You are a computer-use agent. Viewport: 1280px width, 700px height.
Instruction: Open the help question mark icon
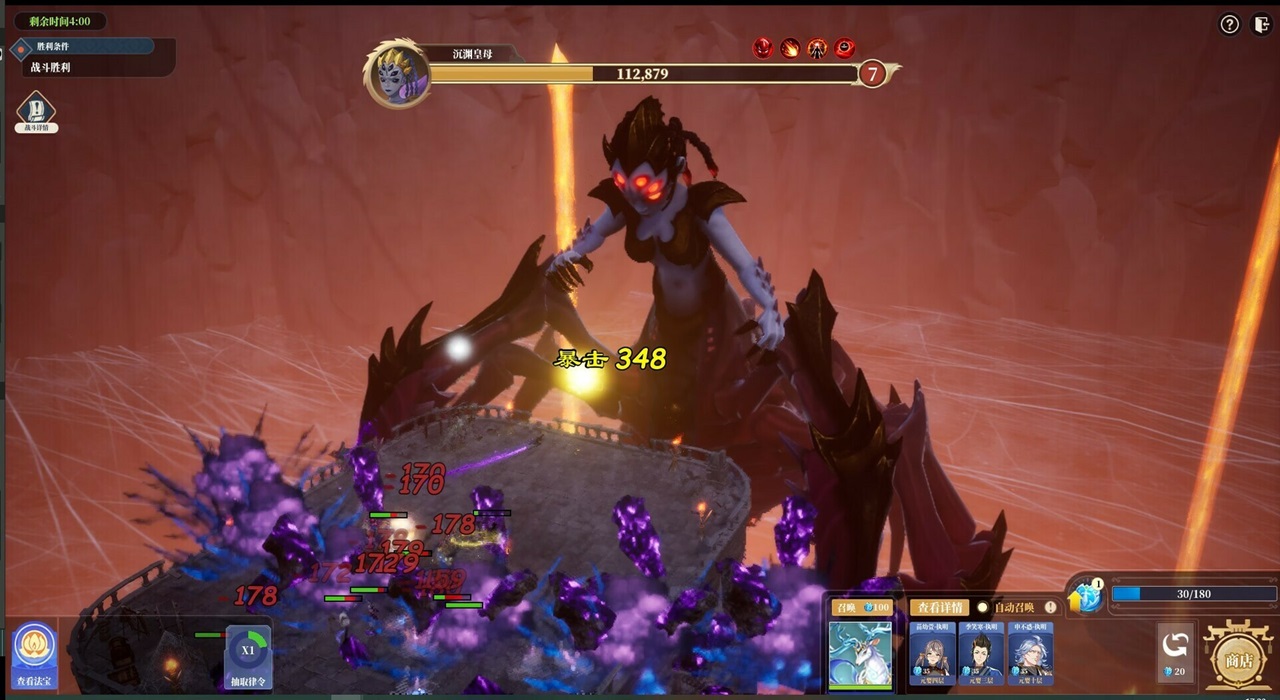[1230, 25]
